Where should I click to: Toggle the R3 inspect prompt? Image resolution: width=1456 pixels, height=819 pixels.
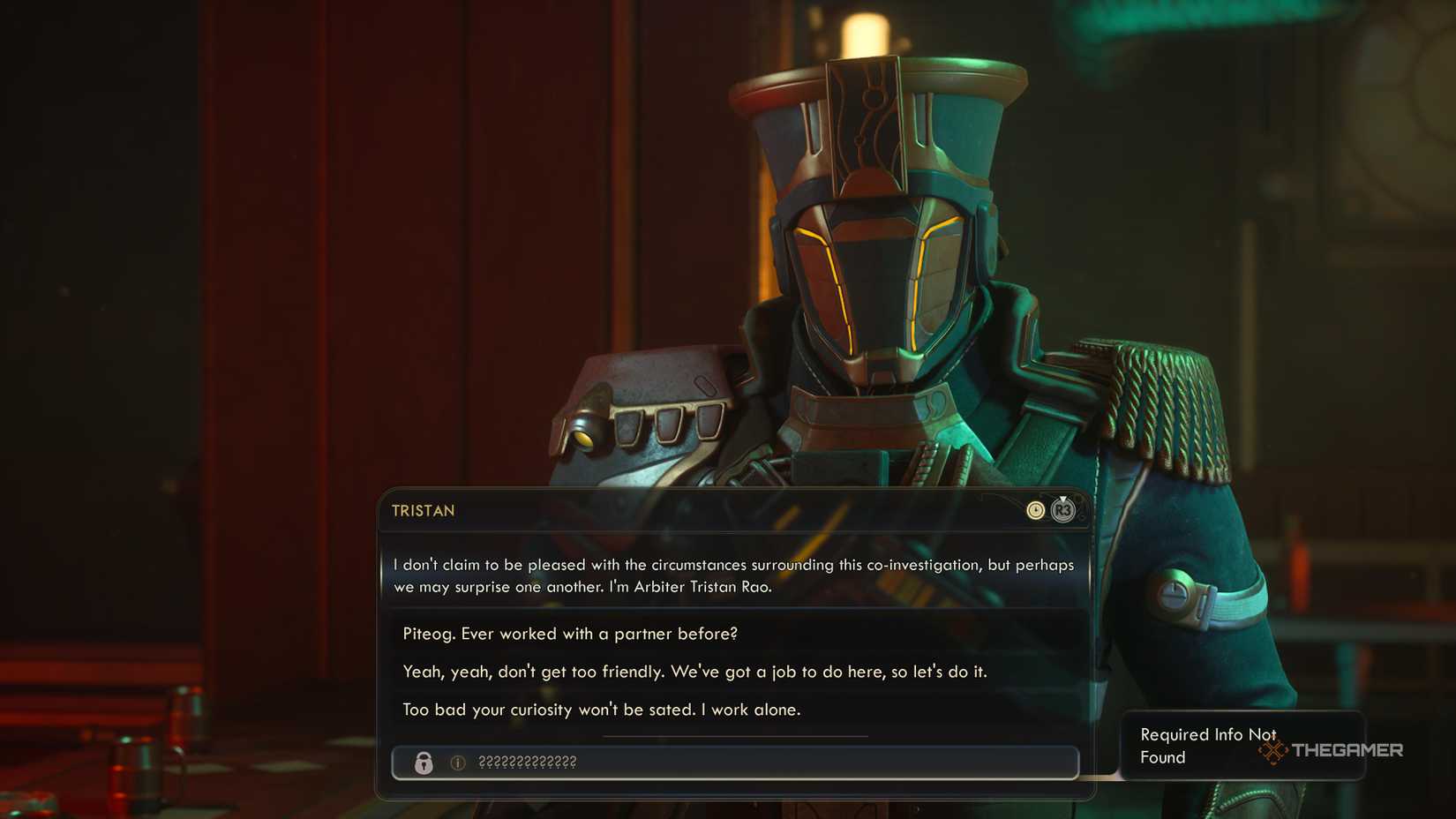click(1063, 510)
